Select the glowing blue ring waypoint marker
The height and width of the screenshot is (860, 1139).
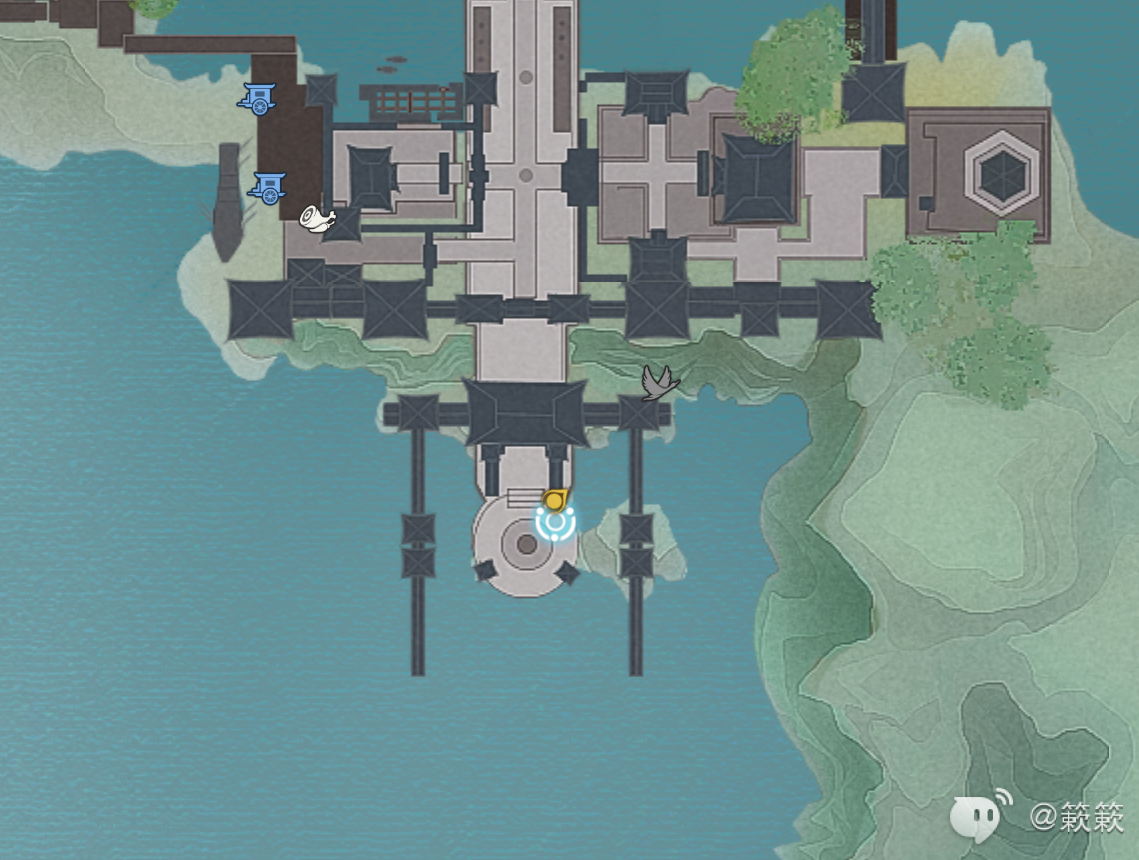(x=555, y=524)
